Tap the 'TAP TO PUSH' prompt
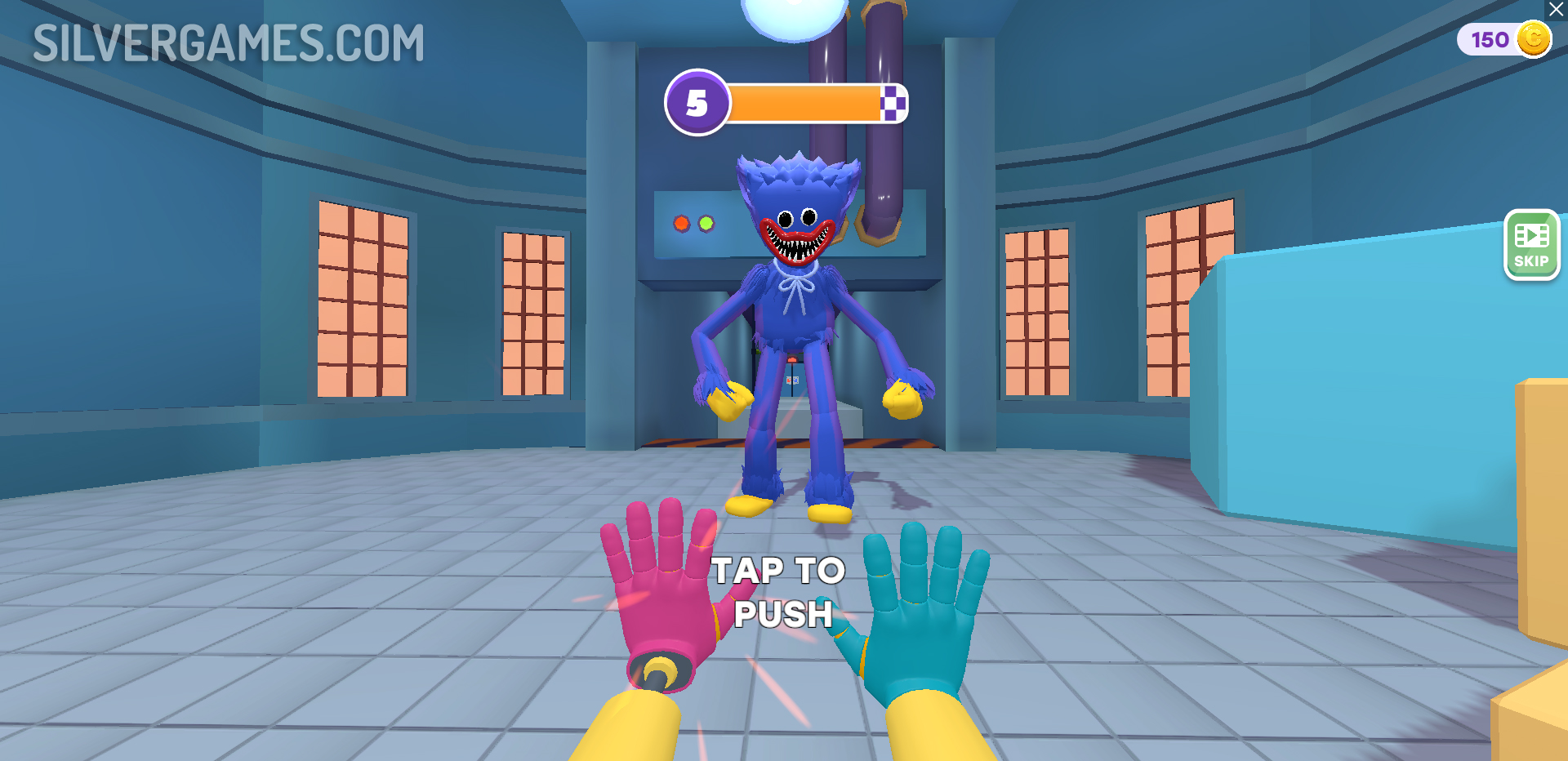The image size is (1568, 761). [x=780, y=593]
